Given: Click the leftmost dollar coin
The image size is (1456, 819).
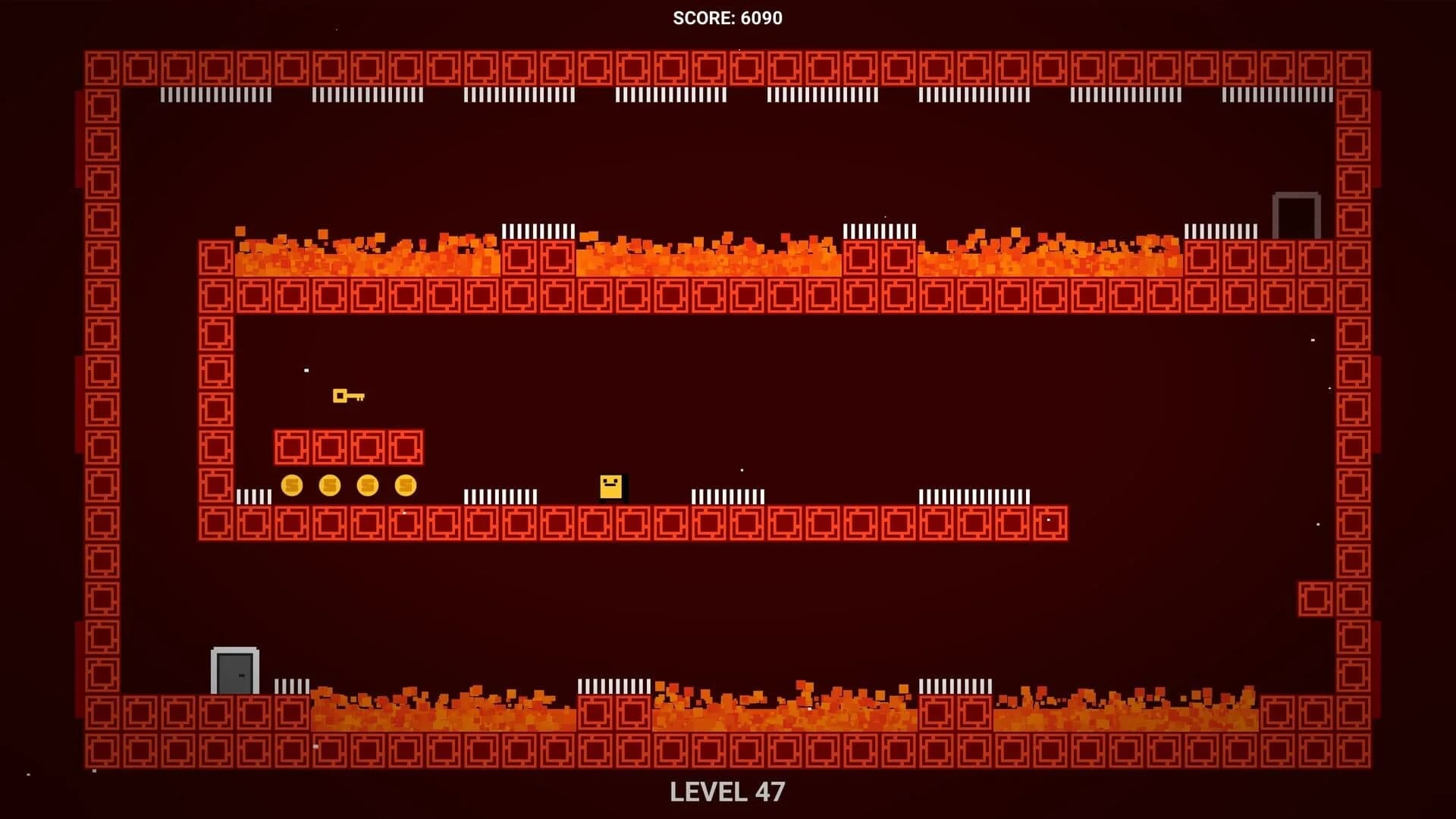Looking at the screenshot, I should click(x=292, y=485).
